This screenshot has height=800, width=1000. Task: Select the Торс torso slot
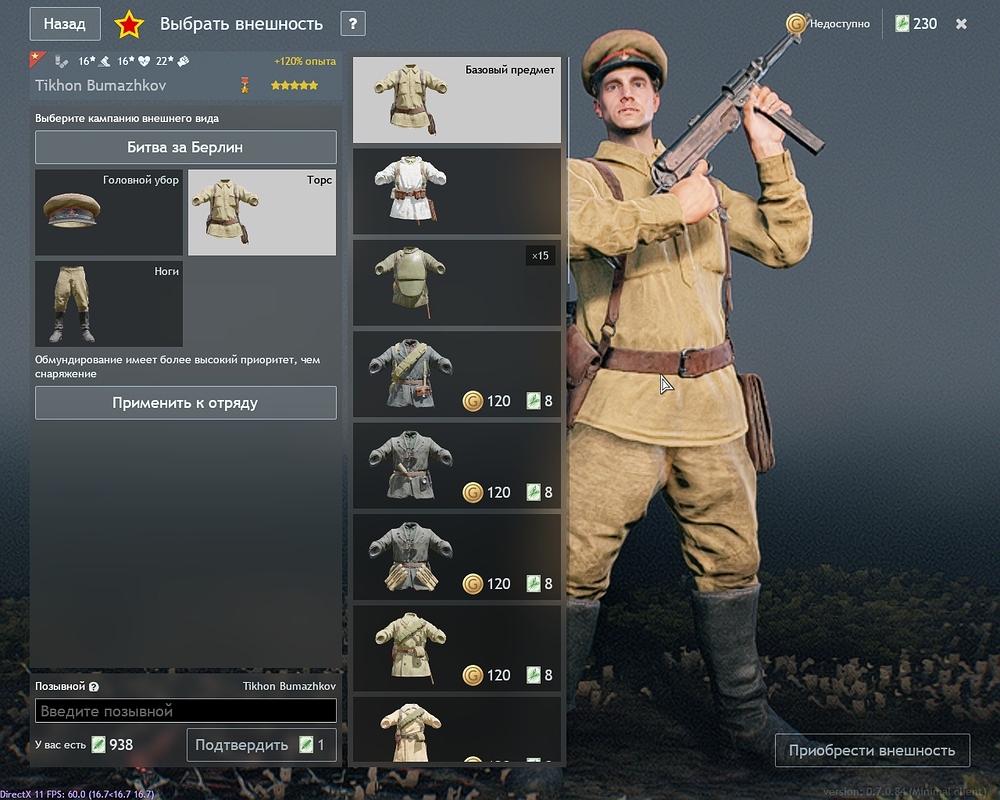coord(262,212)
